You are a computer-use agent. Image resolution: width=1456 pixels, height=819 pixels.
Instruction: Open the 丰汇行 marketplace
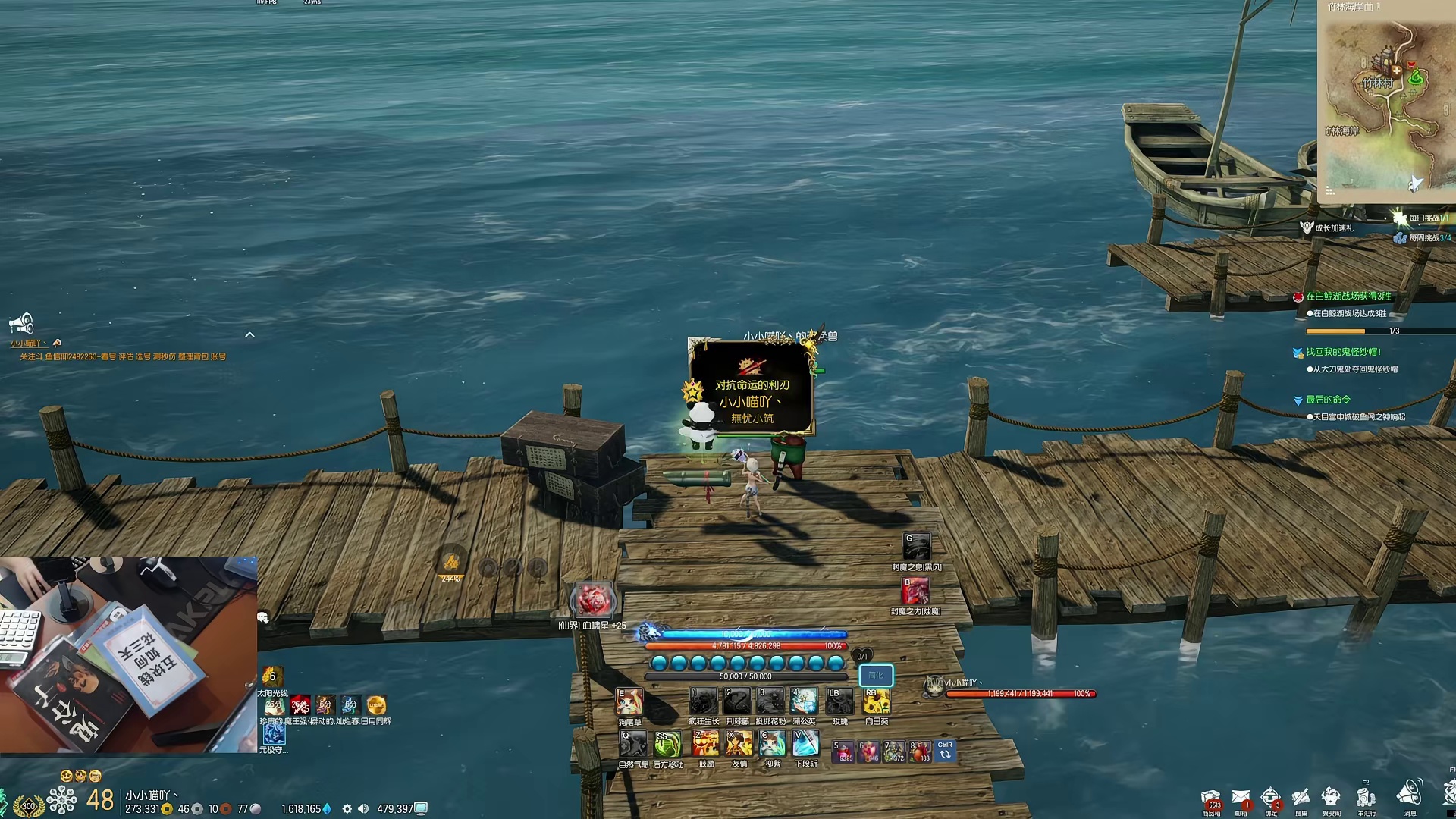pyautogui.click(x=1366, y=799)
